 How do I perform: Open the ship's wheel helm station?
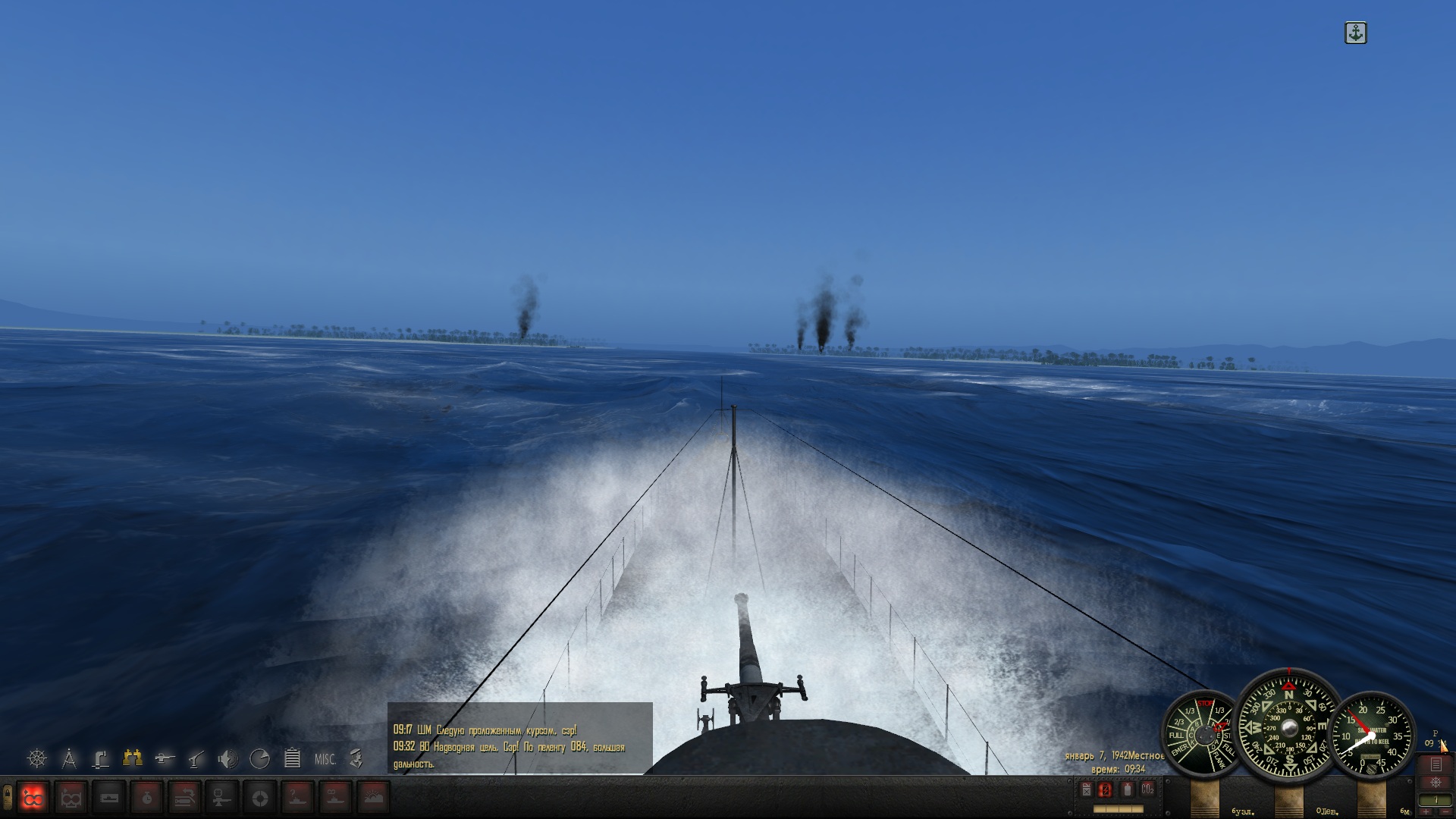coord(37,758)
